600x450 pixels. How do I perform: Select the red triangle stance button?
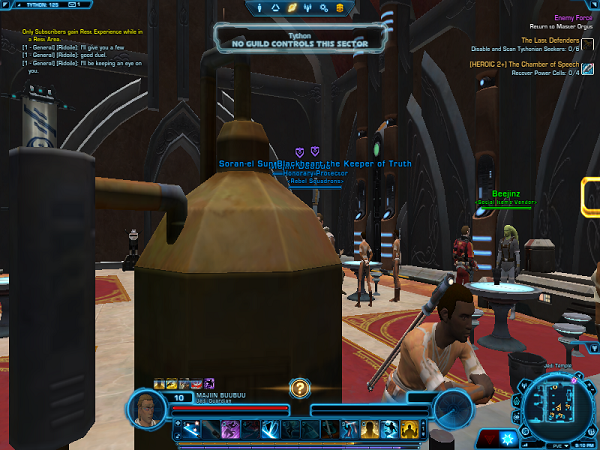488,438
